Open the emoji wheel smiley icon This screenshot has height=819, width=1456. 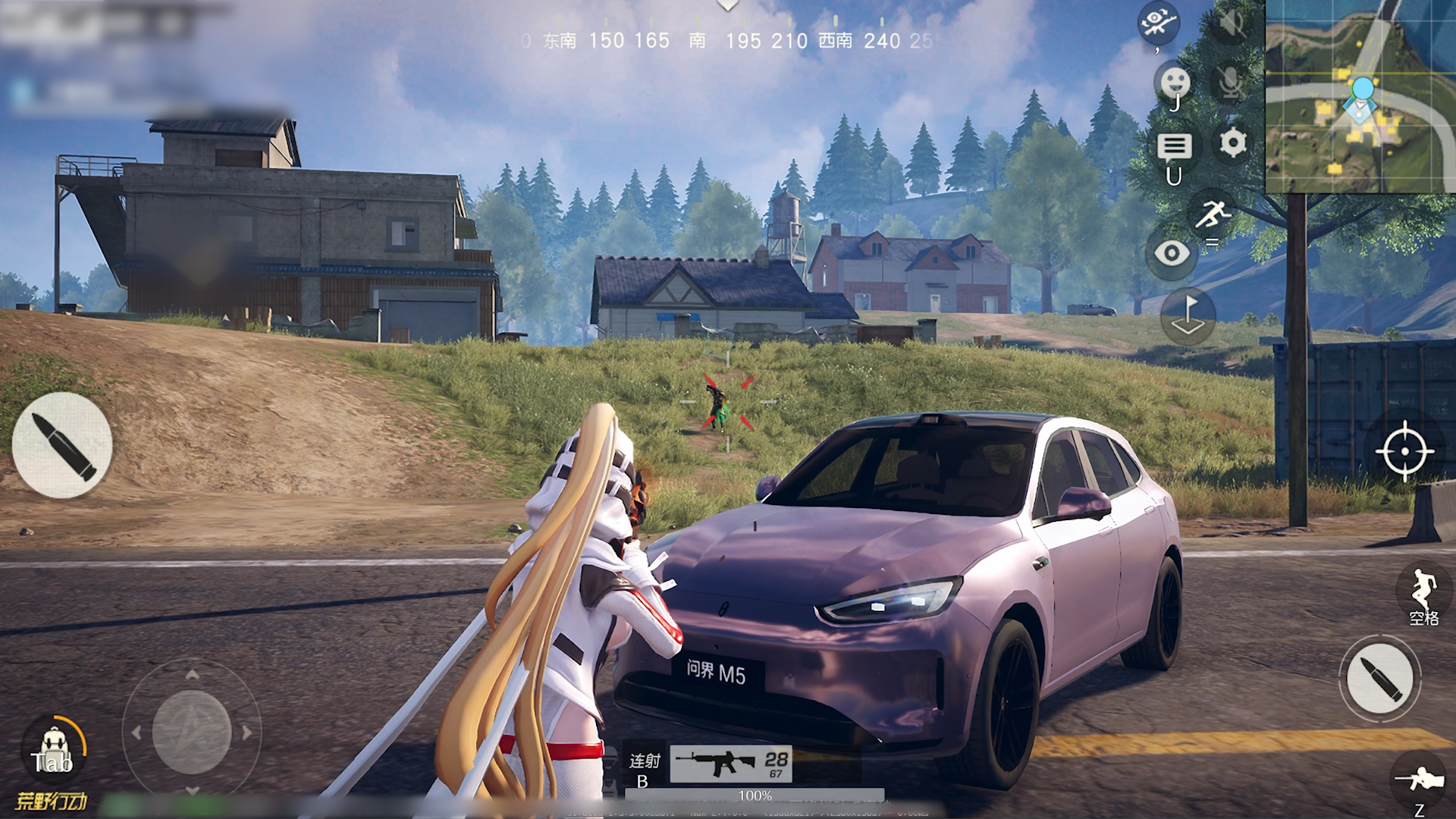pyautogui.click(x=1175, y=82)
